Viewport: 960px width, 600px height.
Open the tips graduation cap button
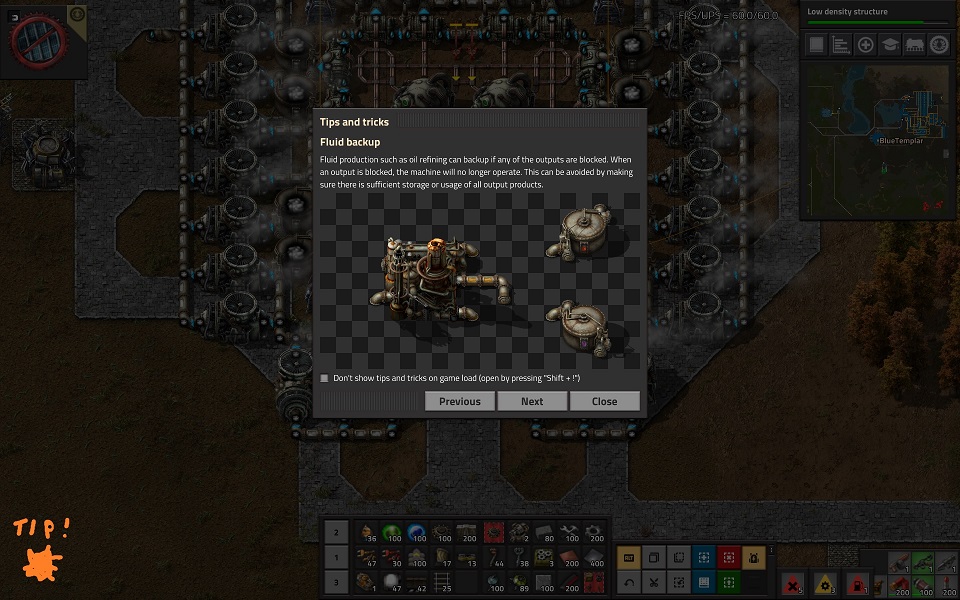890,45
